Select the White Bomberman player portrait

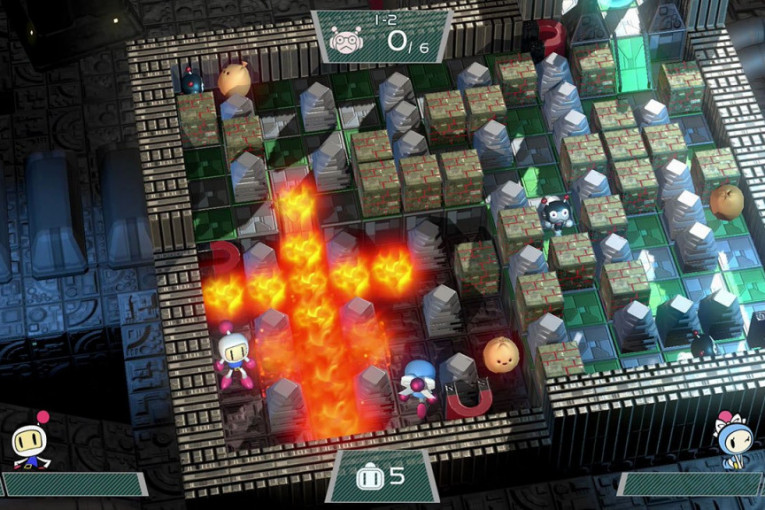(31, 441)
